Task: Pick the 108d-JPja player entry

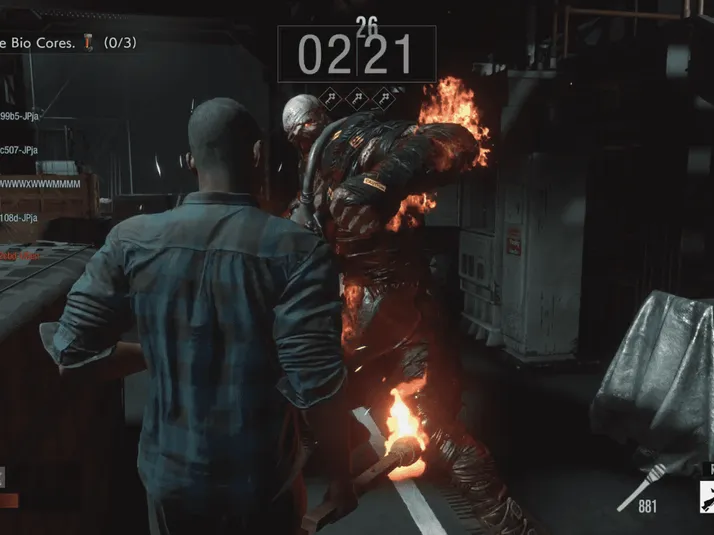Action: pyautogui.click(x=20, y=217)
